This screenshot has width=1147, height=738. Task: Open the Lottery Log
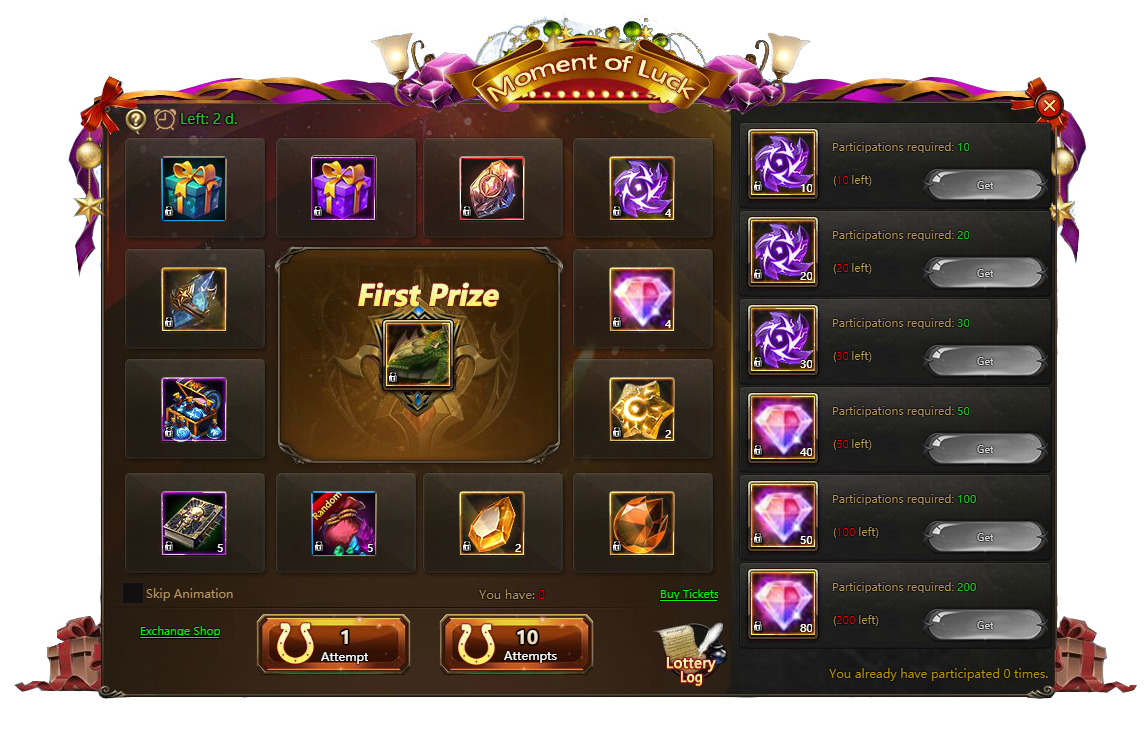[x=690, y=656]
